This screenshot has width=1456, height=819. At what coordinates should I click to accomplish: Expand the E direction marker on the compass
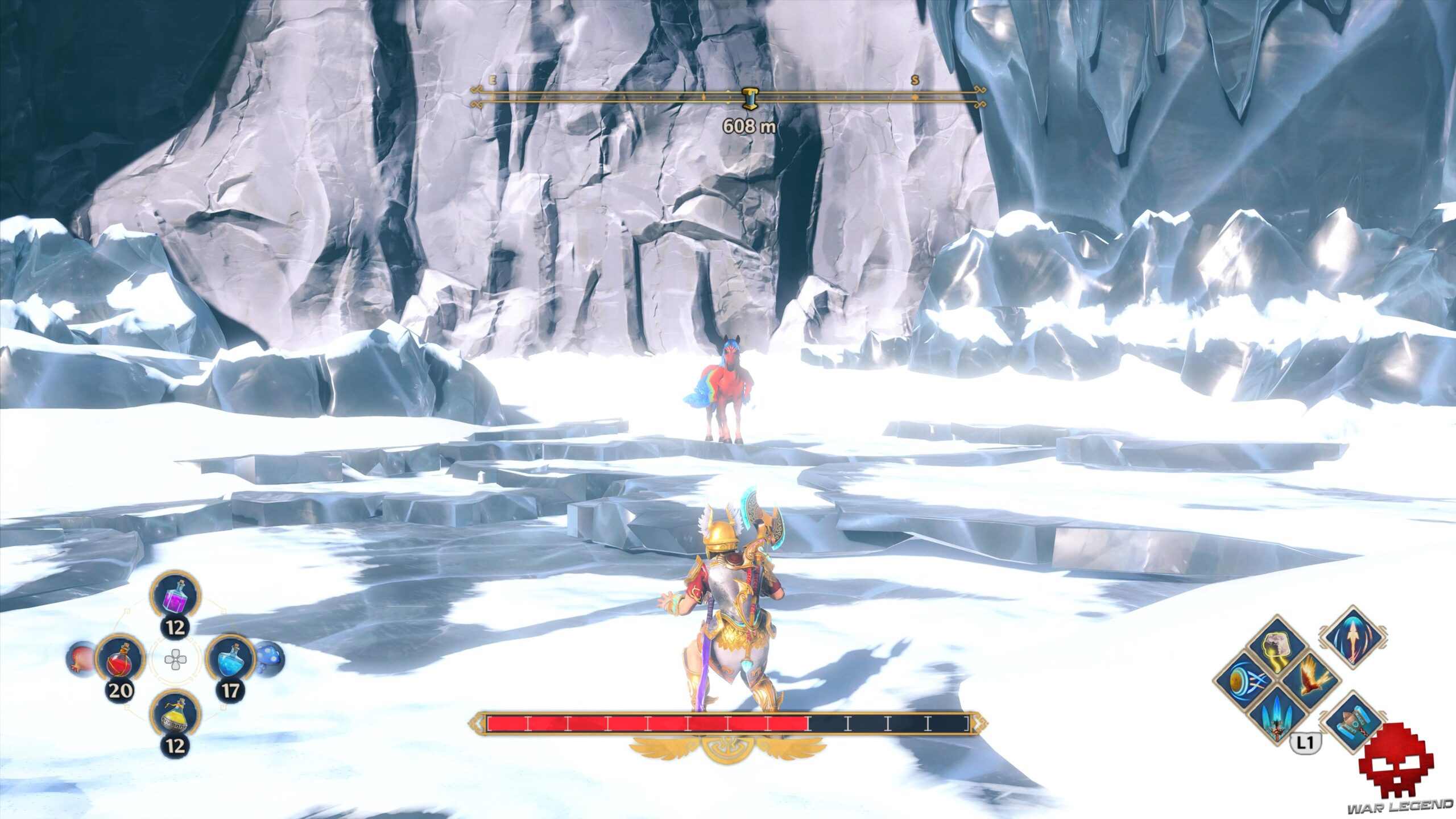tap(493, 81)
